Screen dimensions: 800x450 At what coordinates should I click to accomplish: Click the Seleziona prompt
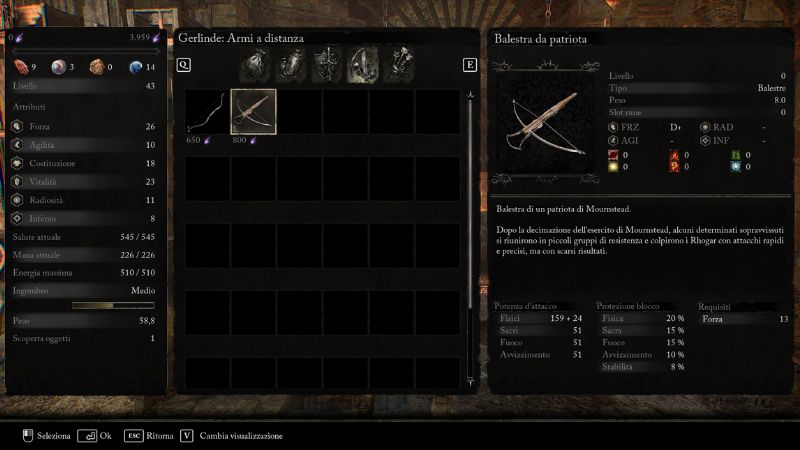click(46, 436)
